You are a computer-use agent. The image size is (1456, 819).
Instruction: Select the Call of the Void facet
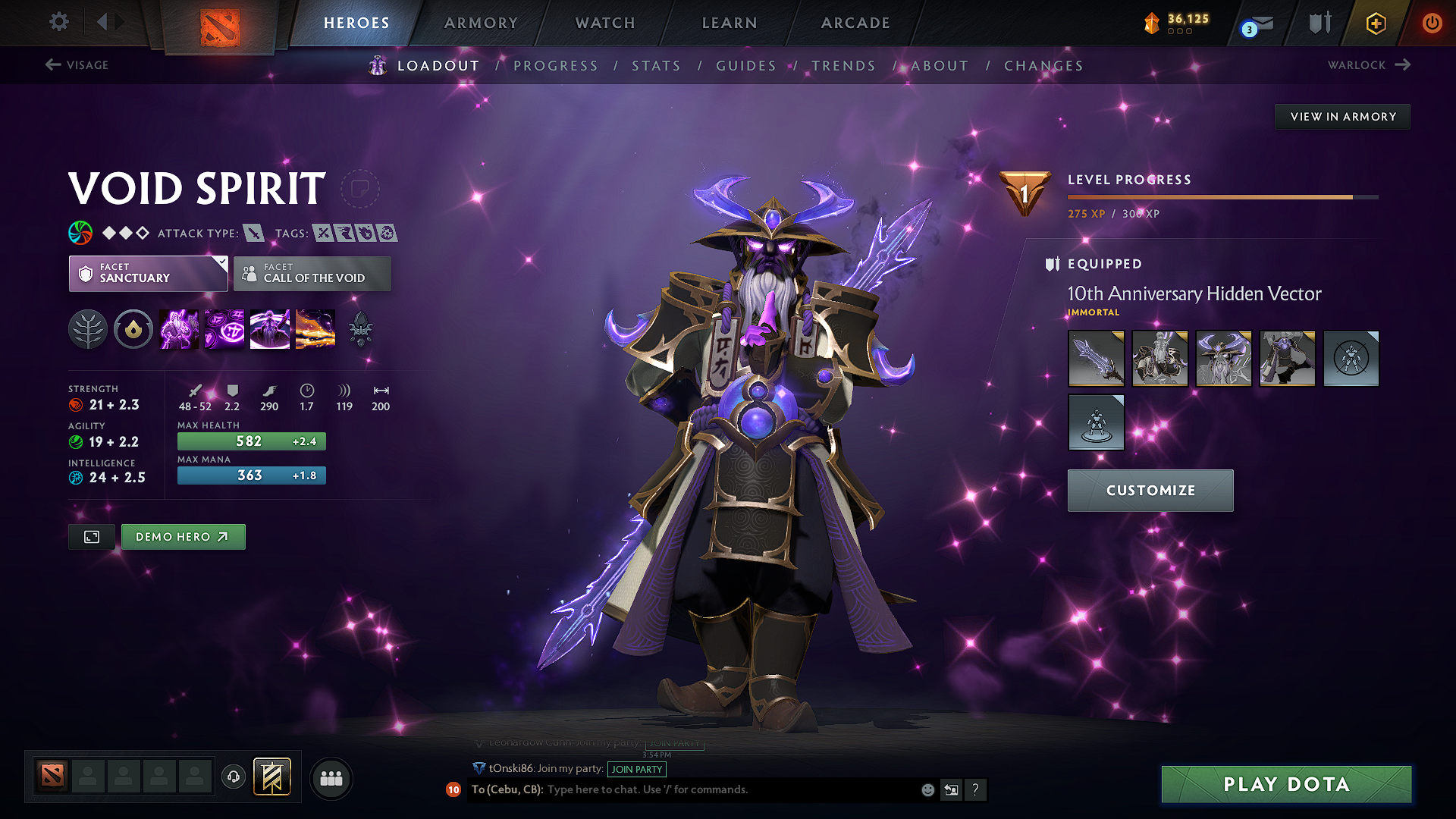click(312, 274)
